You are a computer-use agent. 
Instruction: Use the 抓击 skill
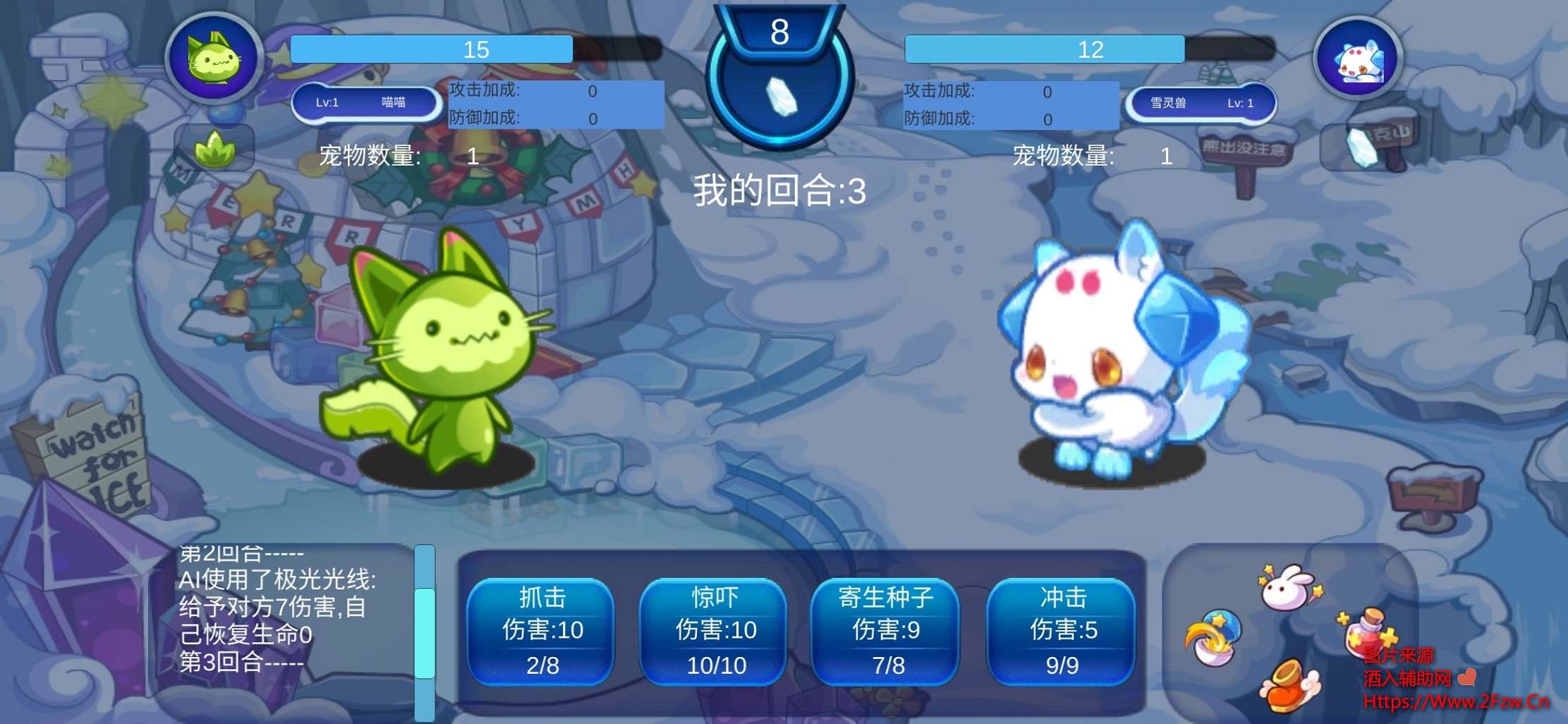coord(541,631)
